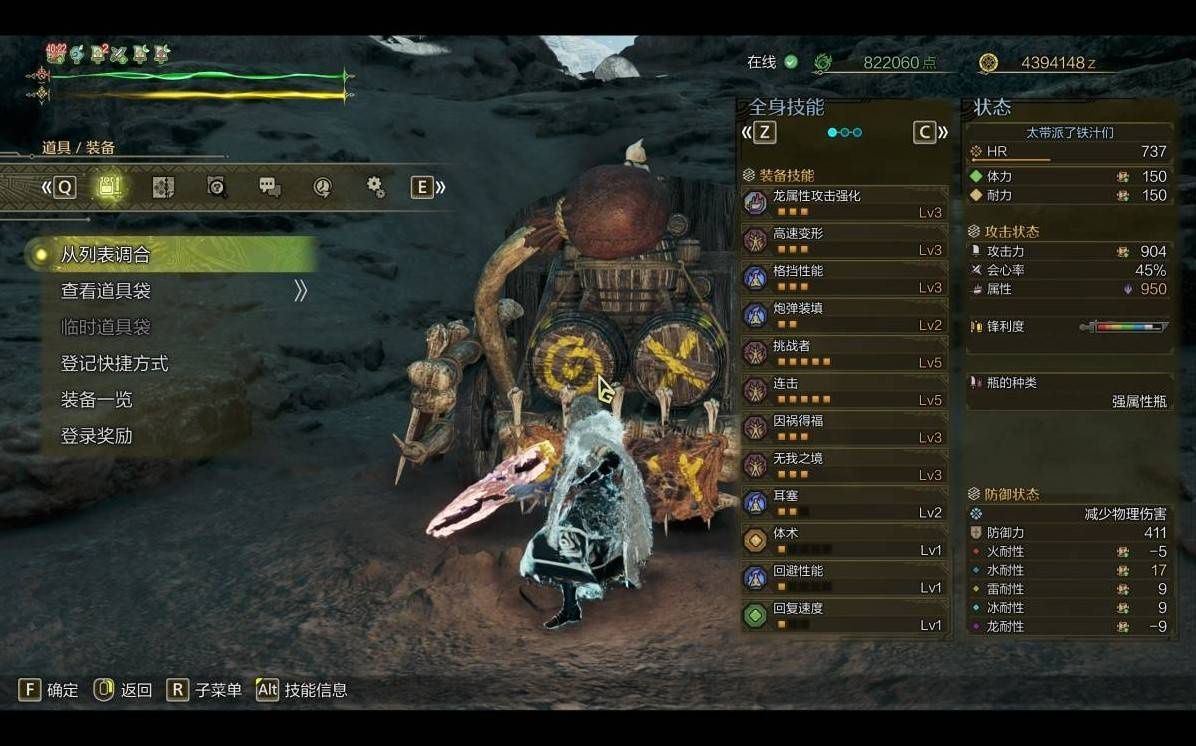This screenshot has width=1196, height=746.
Task: Select 从列表调合 menu entry
Action: click(106, 255)
